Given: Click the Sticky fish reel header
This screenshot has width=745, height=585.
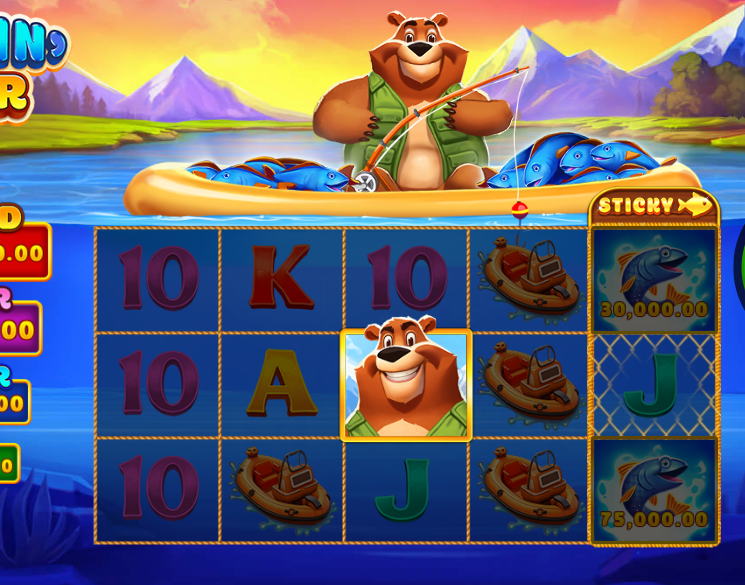Looking at the screenshot, I should click(x=654, y=206).
